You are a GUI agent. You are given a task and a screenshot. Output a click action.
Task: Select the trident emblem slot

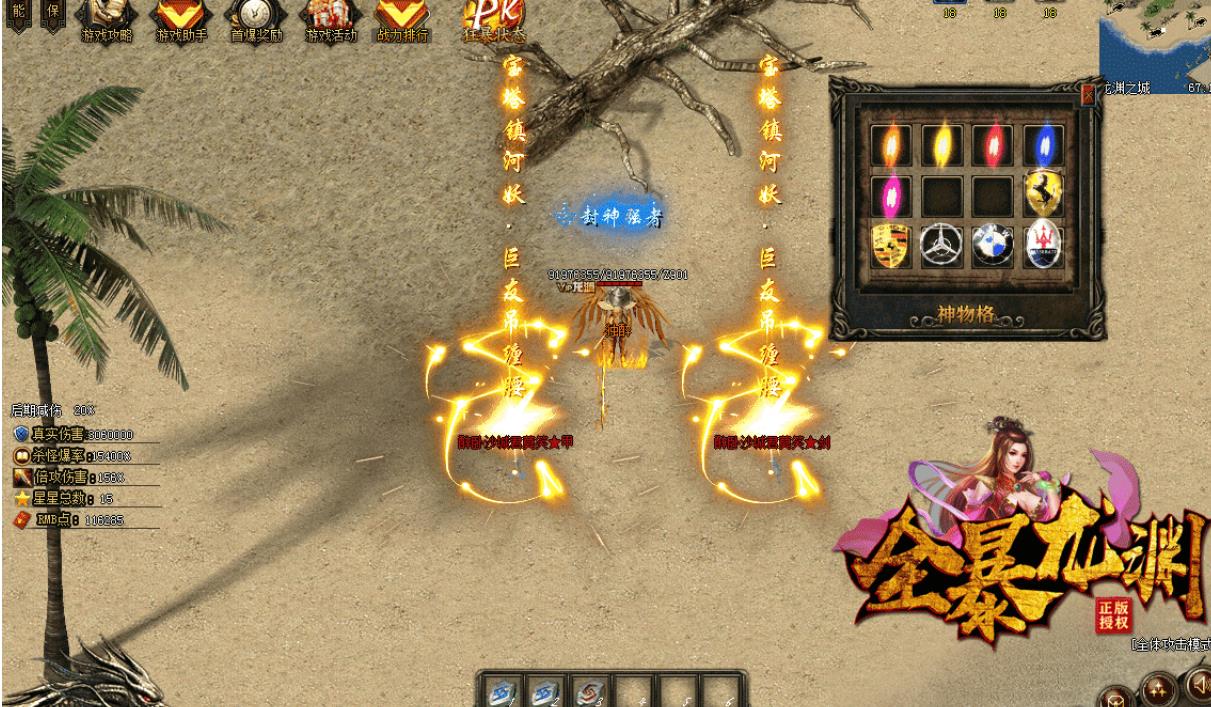point(1044,246)
